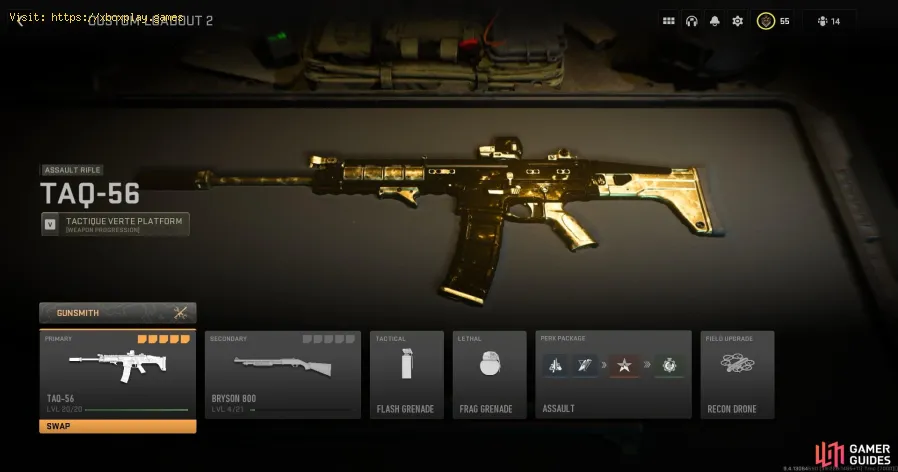Edit the Assault perk package
The image size is (898, 472).
click(613, 373)
